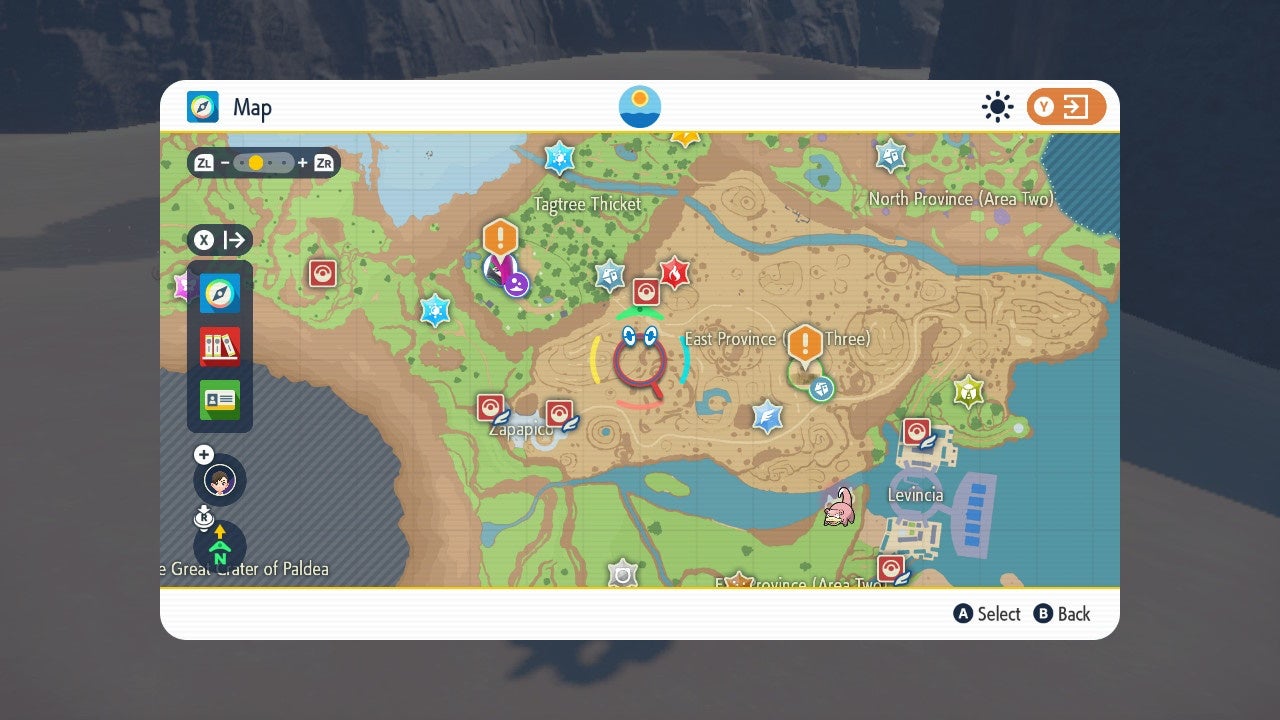Open the Profile trainer card sidebar icon
This screenshot has width=1280, height=720.
pyautogui.click(x=219, y=398)
